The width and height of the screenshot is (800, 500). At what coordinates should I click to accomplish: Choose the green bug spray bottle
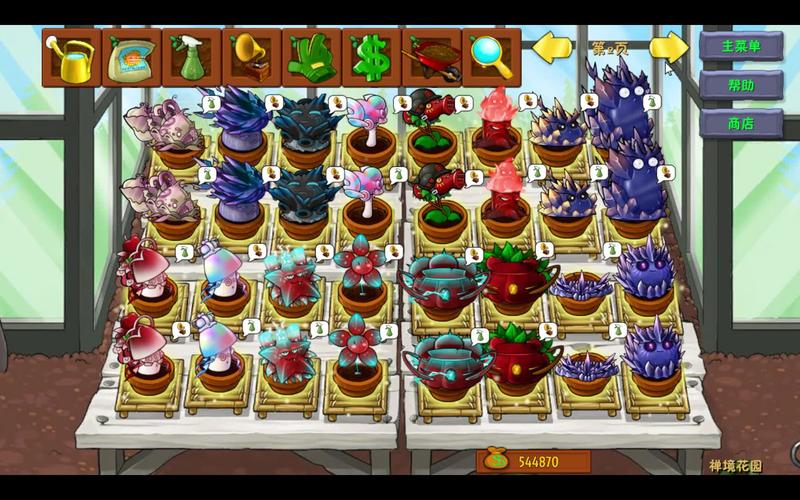point(191,58)
